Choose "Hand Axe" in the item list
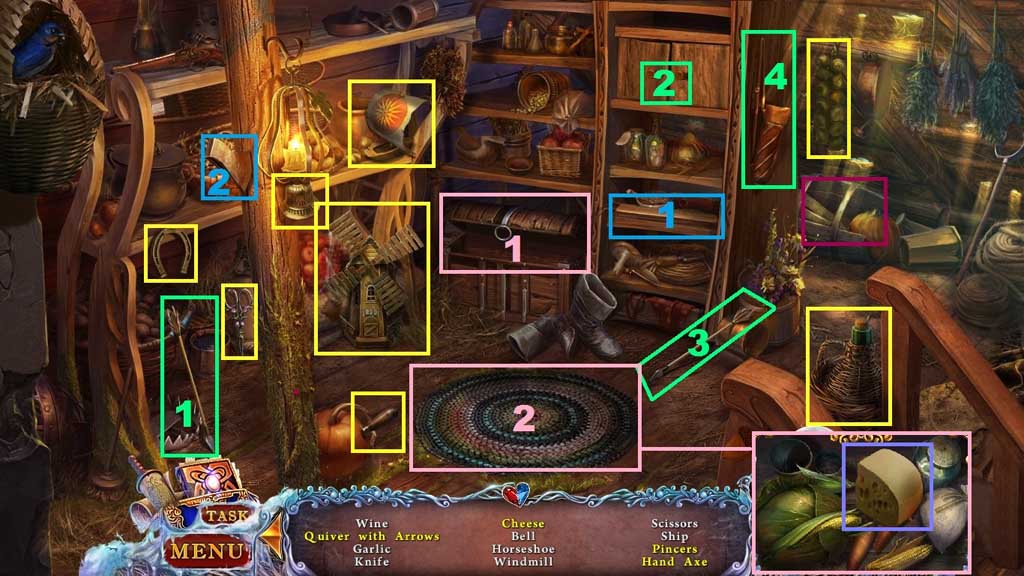This screenshot has width=1024, height=576. coord(674,562)
